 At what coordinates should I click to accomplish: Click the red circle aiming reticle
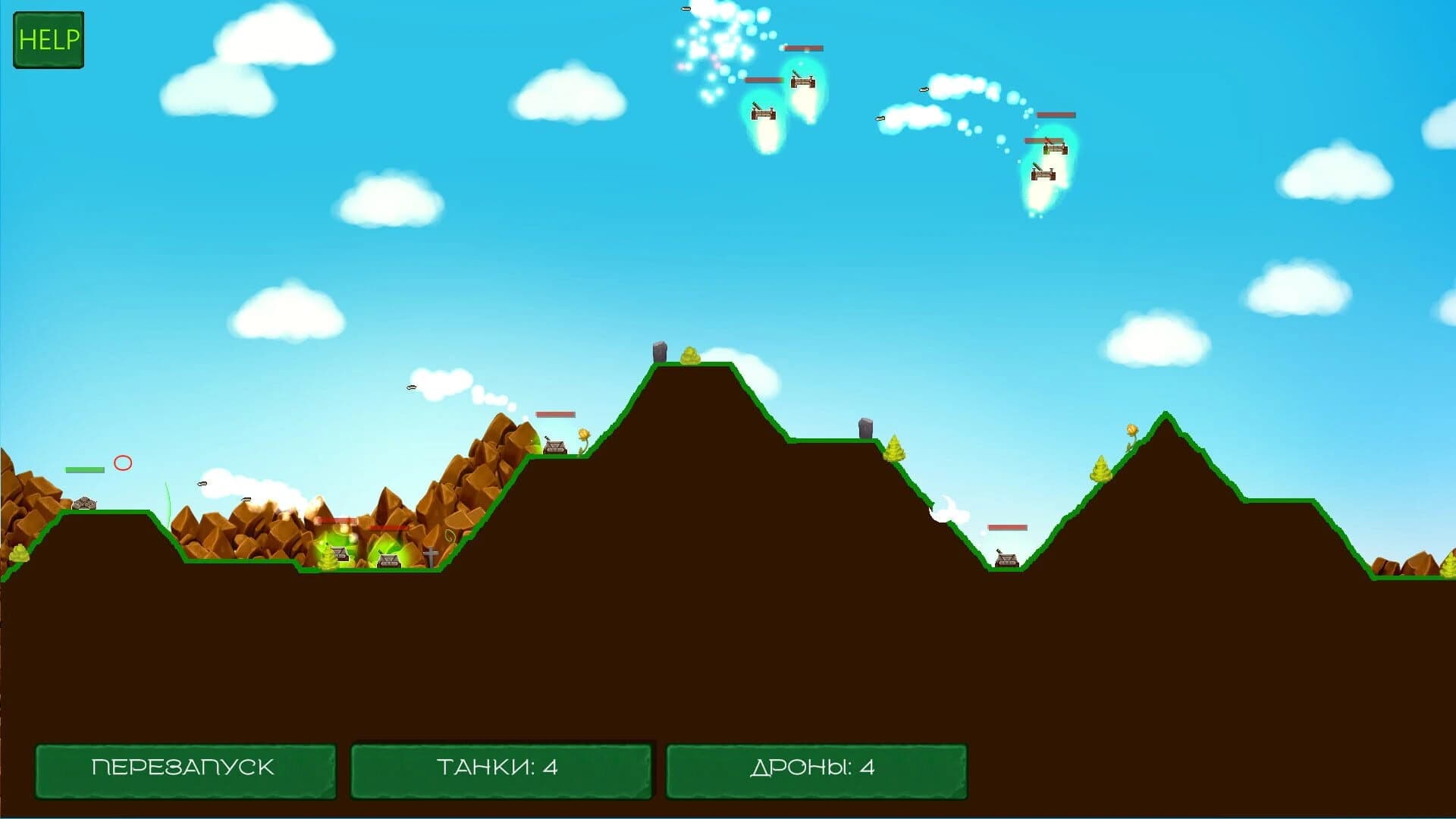123,461
